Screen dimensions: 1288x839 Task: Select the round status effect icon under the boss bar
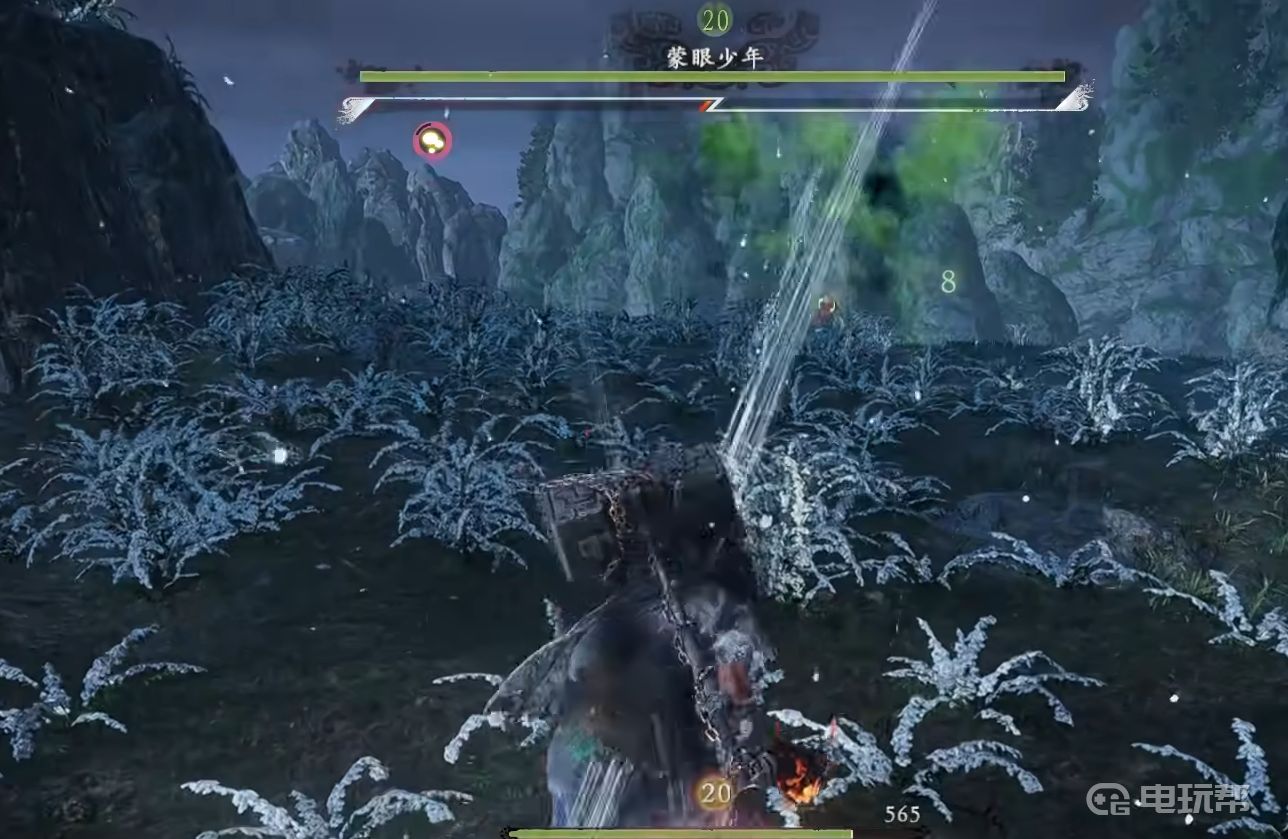point(432,141)
